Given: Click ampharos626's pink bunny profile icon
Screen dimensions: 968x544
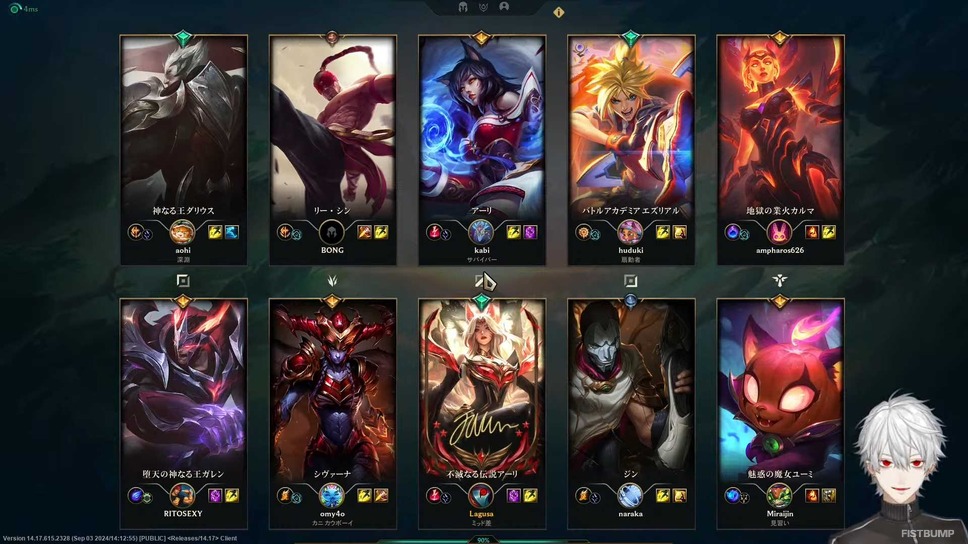Looking at the screenshot, I should (x=780, y=232).
